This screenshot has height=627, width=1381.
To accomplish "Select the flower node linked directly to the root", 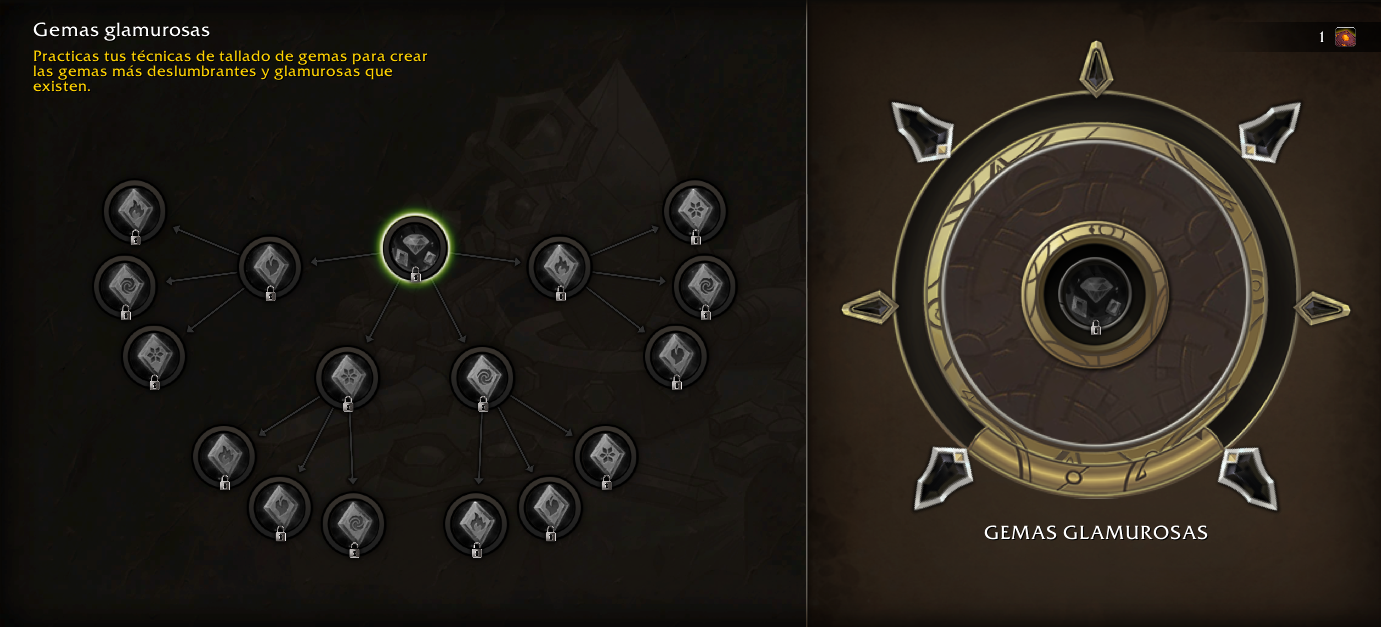I will (x=347, y=378).
